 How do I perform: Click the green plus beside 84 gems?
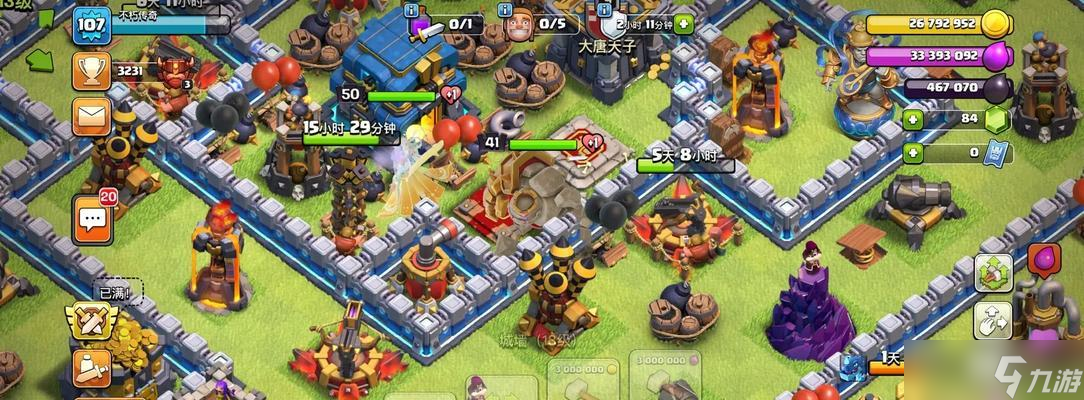pyautogui.click(x=912, y=120)
